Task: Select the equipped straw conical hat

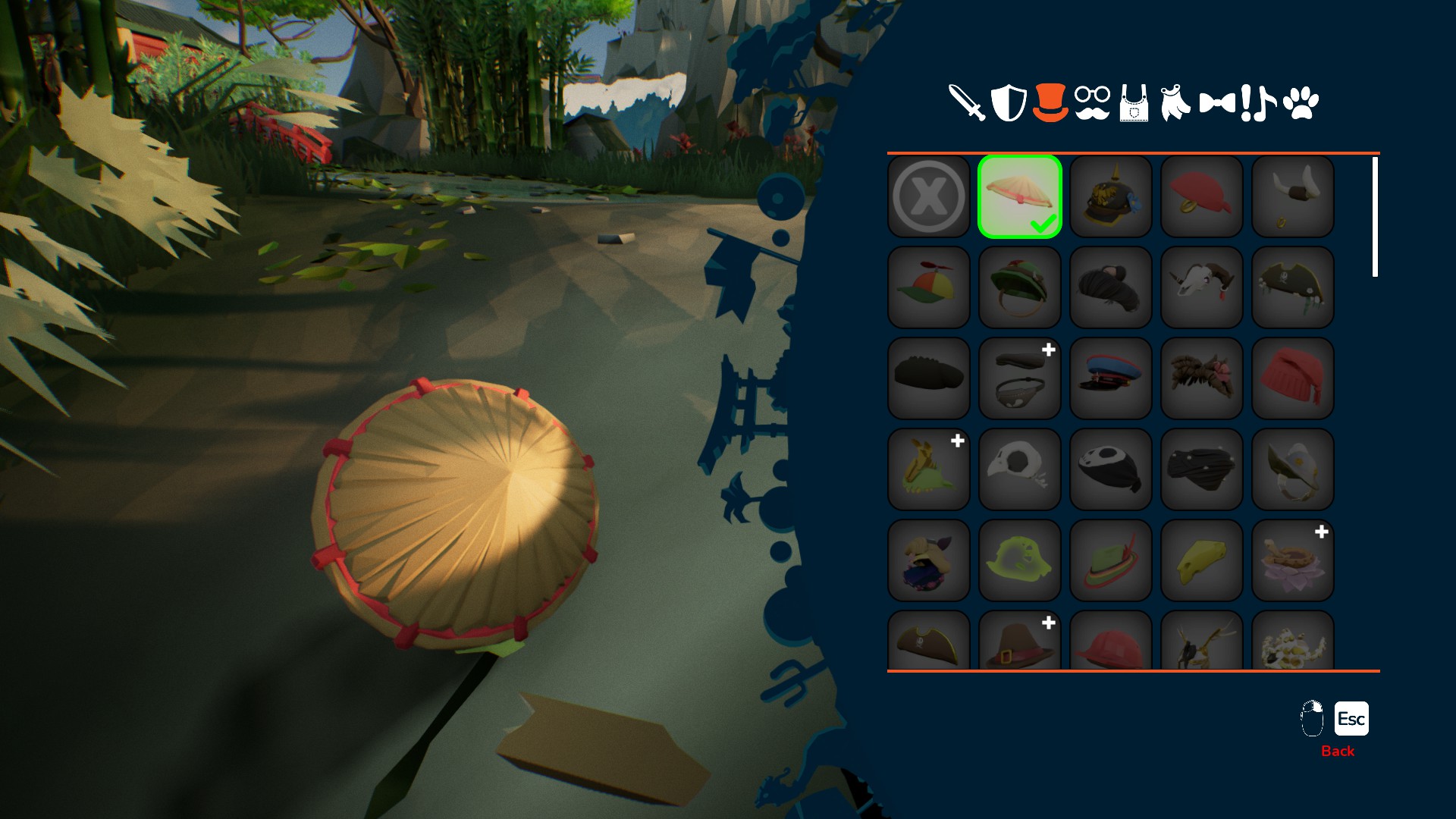Action: tap(1020, 196)
